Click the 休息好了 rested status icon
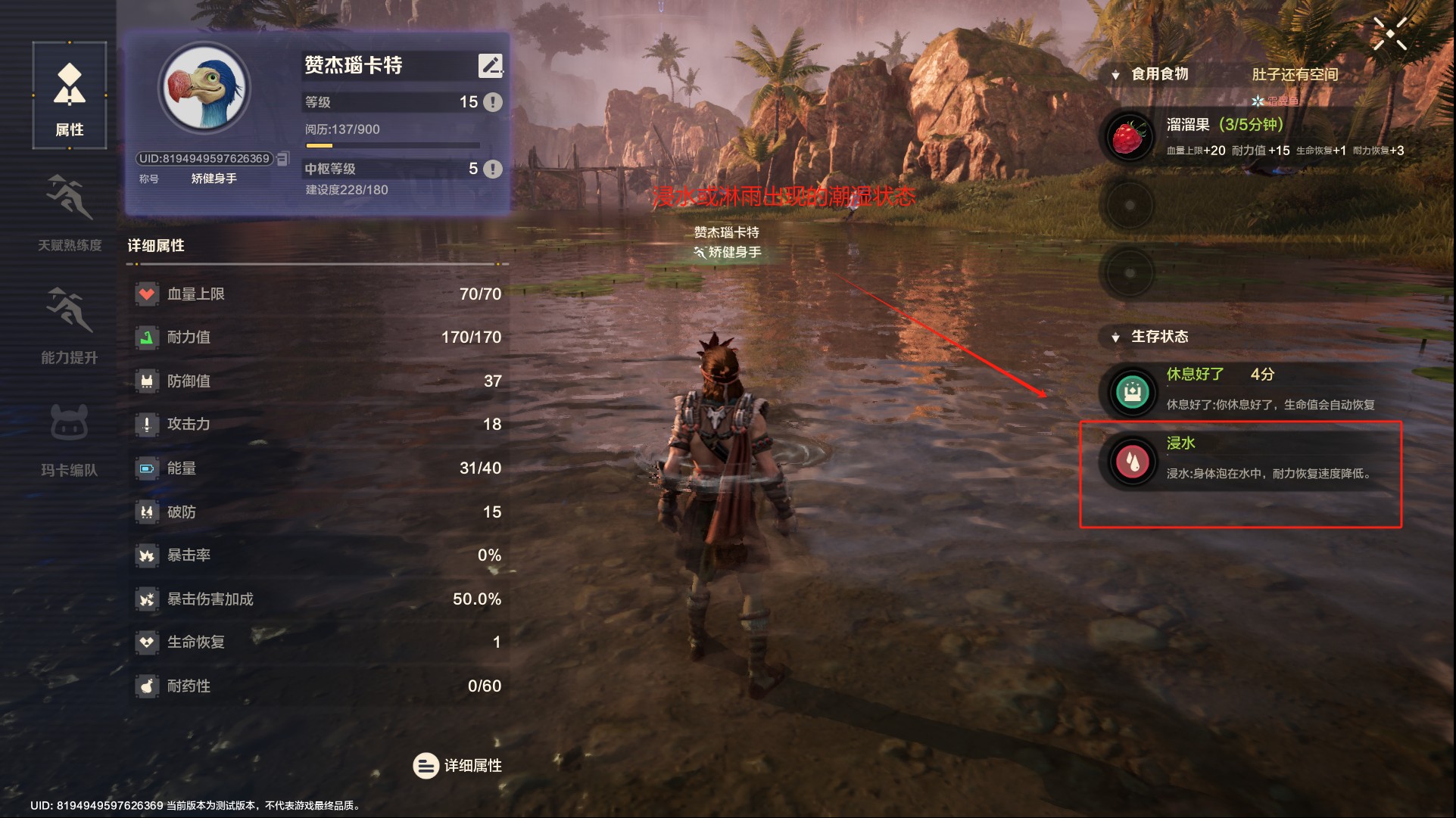 (x=1133, y=391)
